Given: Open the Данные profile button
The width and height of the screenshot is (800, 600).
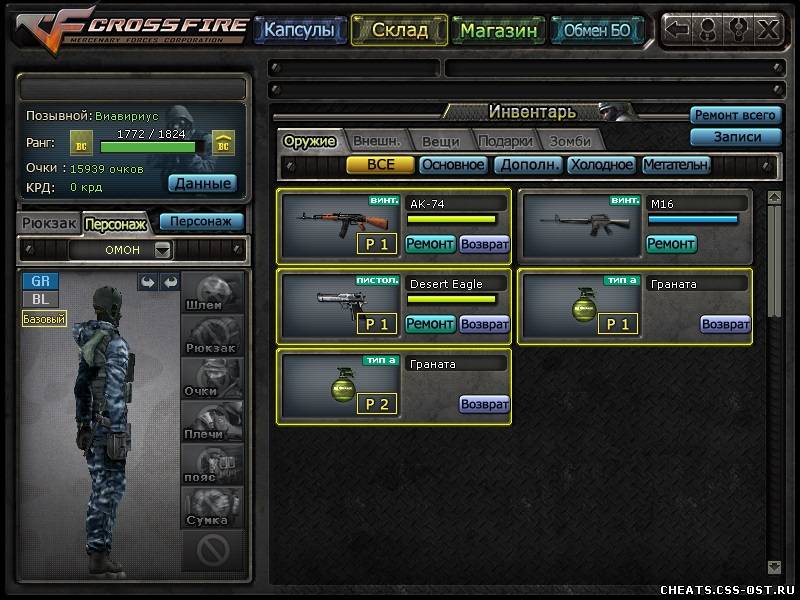Looking at the screenshot, I should tap(202, 183).
